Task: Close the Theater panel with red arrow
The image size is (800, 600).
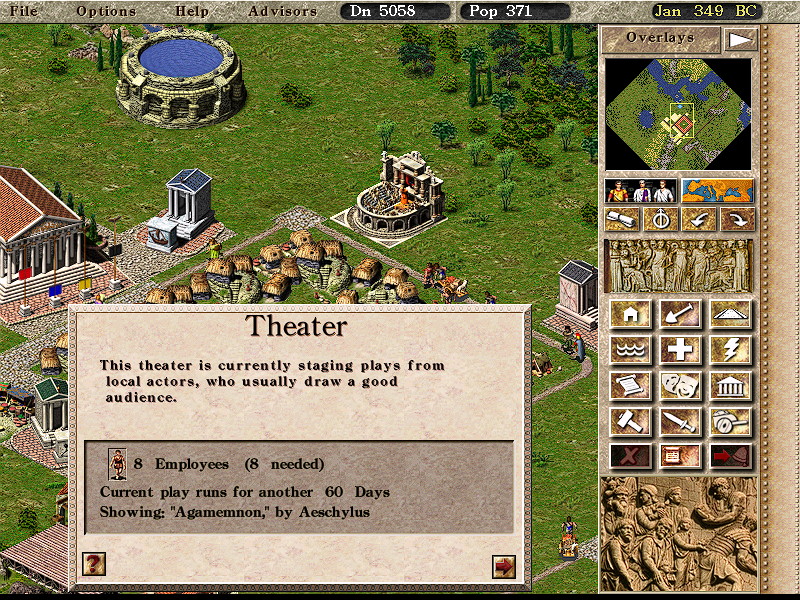Action: pyautogui.click(x=504, y=566)
